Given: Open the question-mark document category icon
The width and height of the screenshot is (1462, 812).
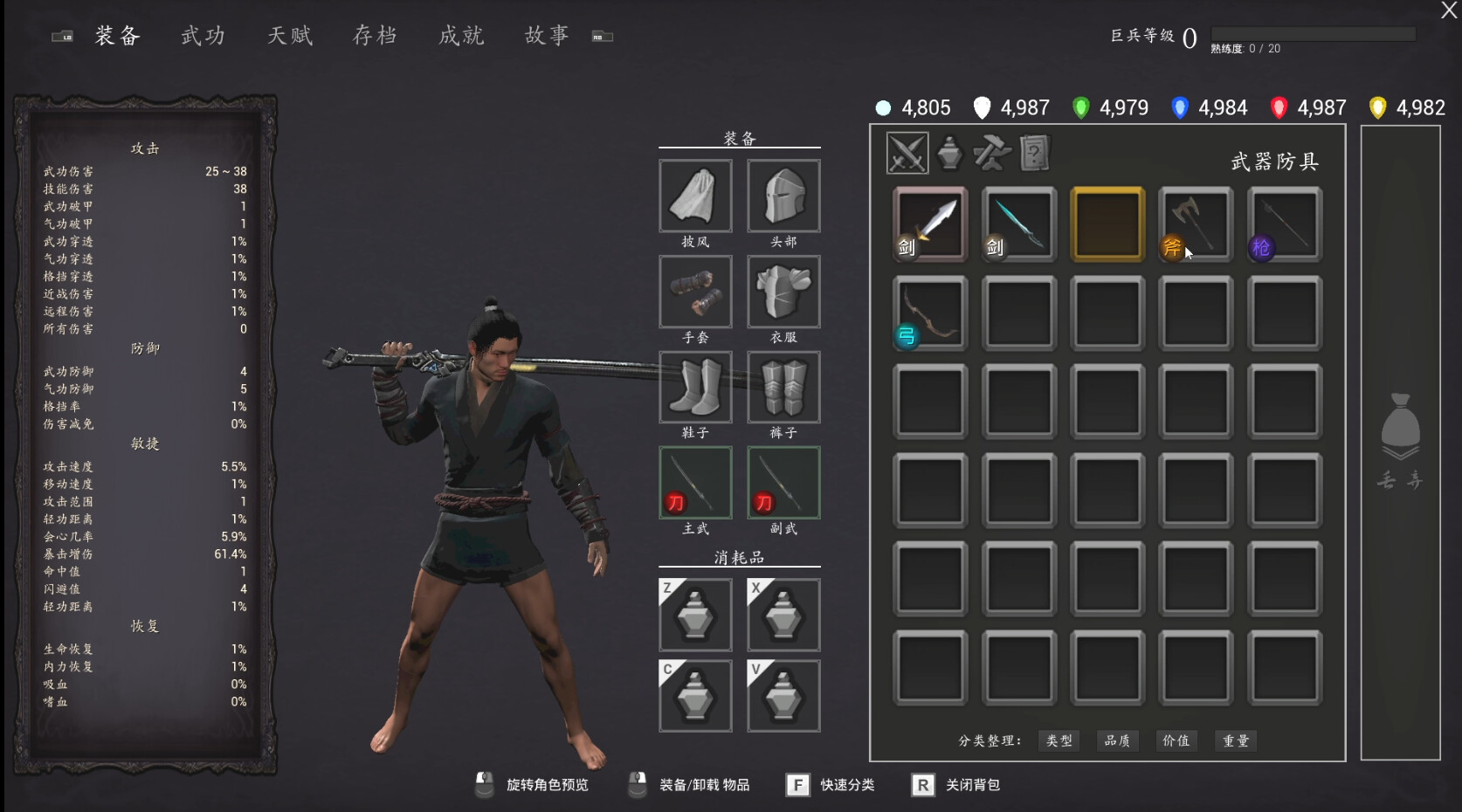Looking at the screenshot, I should [x=1034, y=152].
